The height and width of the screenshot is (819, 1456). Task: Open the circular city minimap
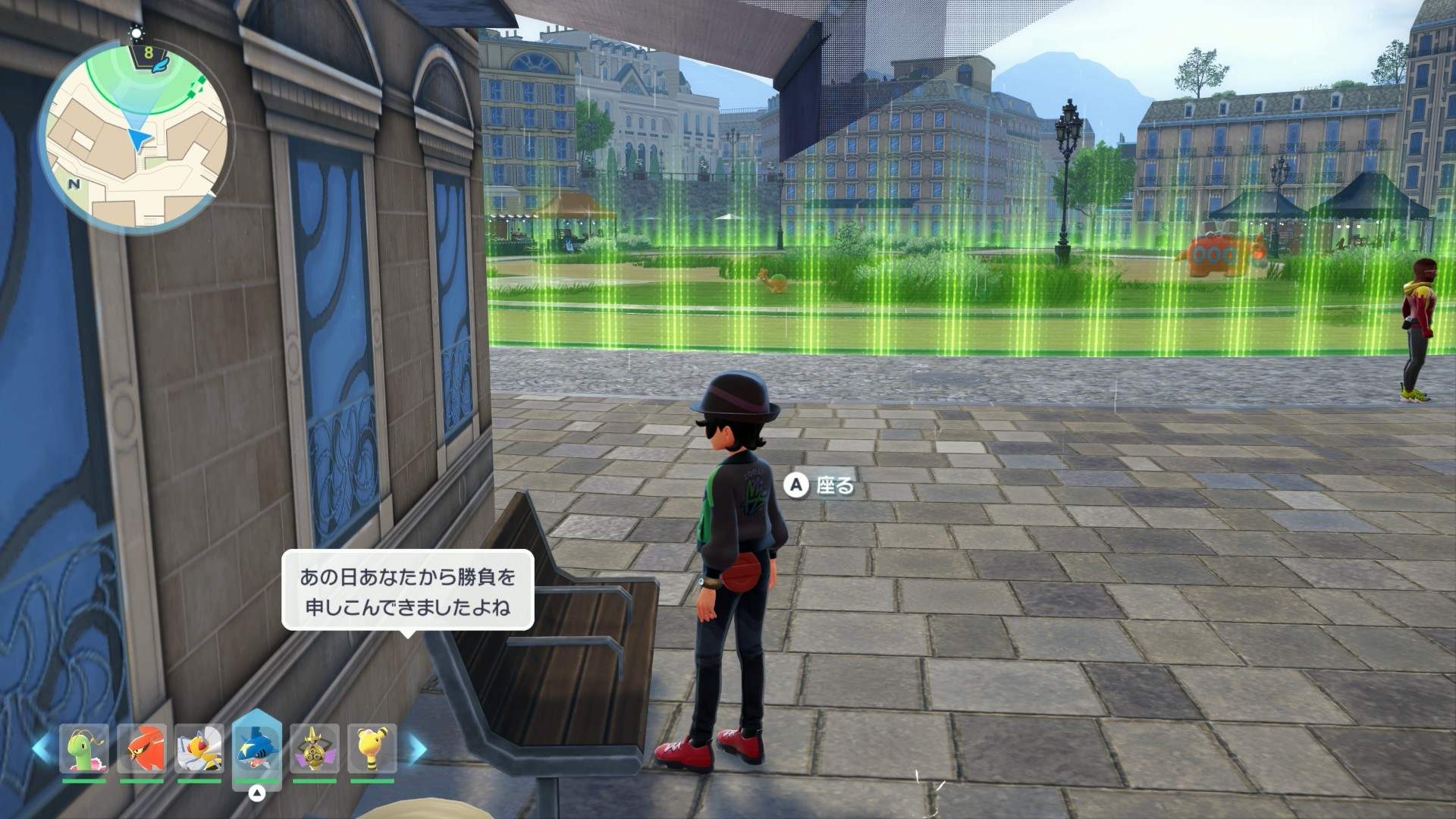click(x=135, y=136)
